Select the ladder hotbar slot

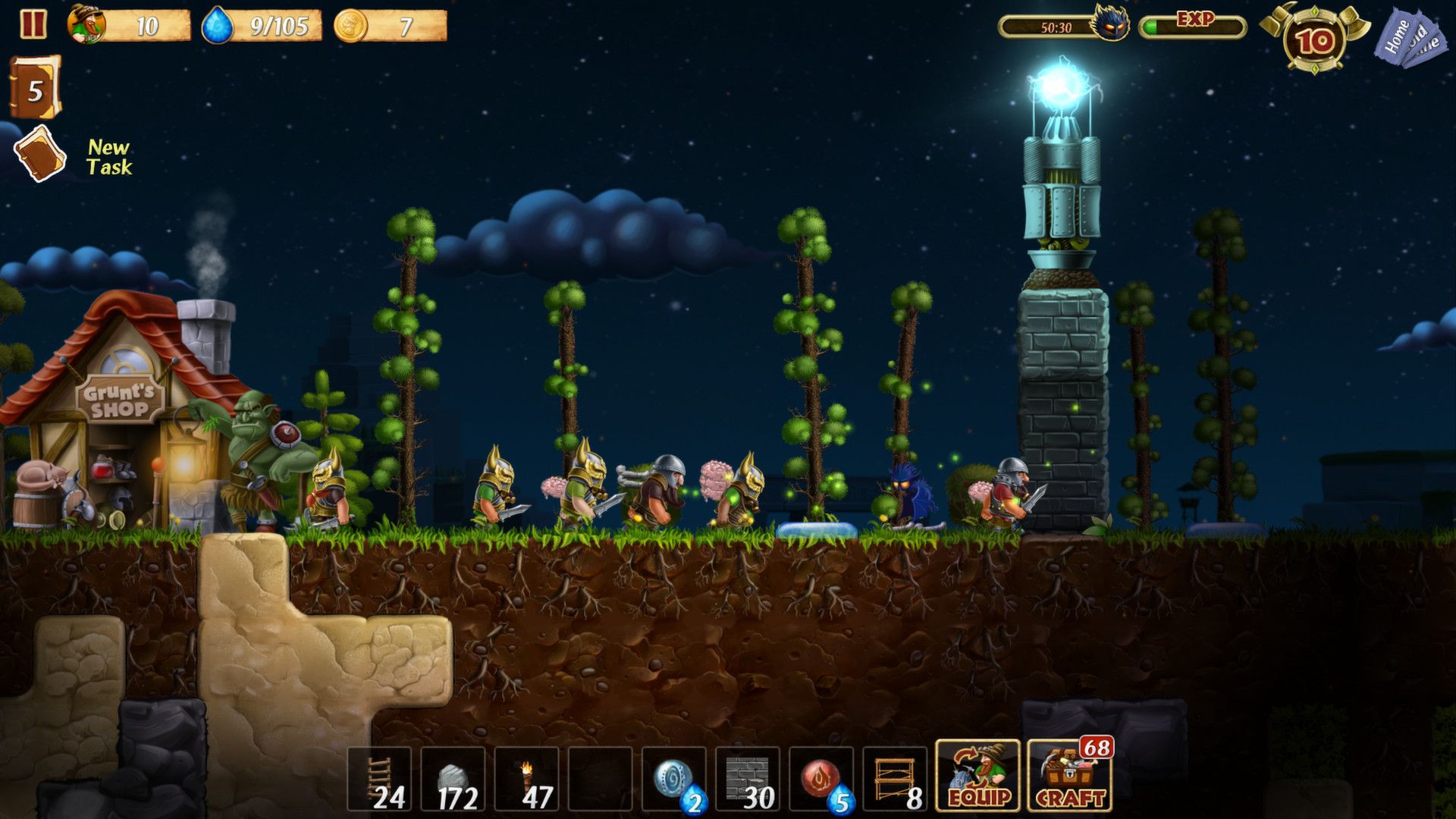point(379,779)
